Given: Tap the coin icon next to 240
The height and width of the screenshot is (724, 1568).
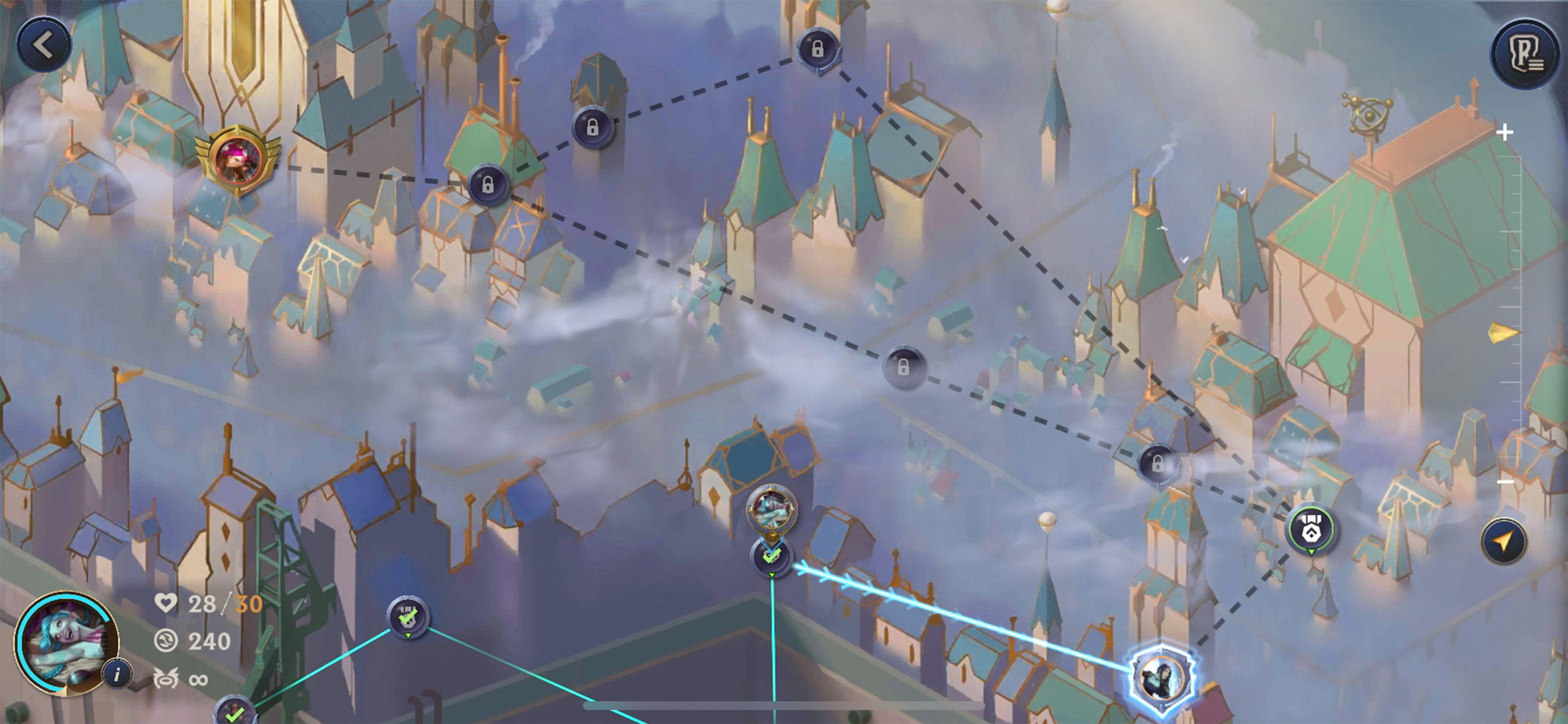Looking at the screenshot, I should 166,641.
